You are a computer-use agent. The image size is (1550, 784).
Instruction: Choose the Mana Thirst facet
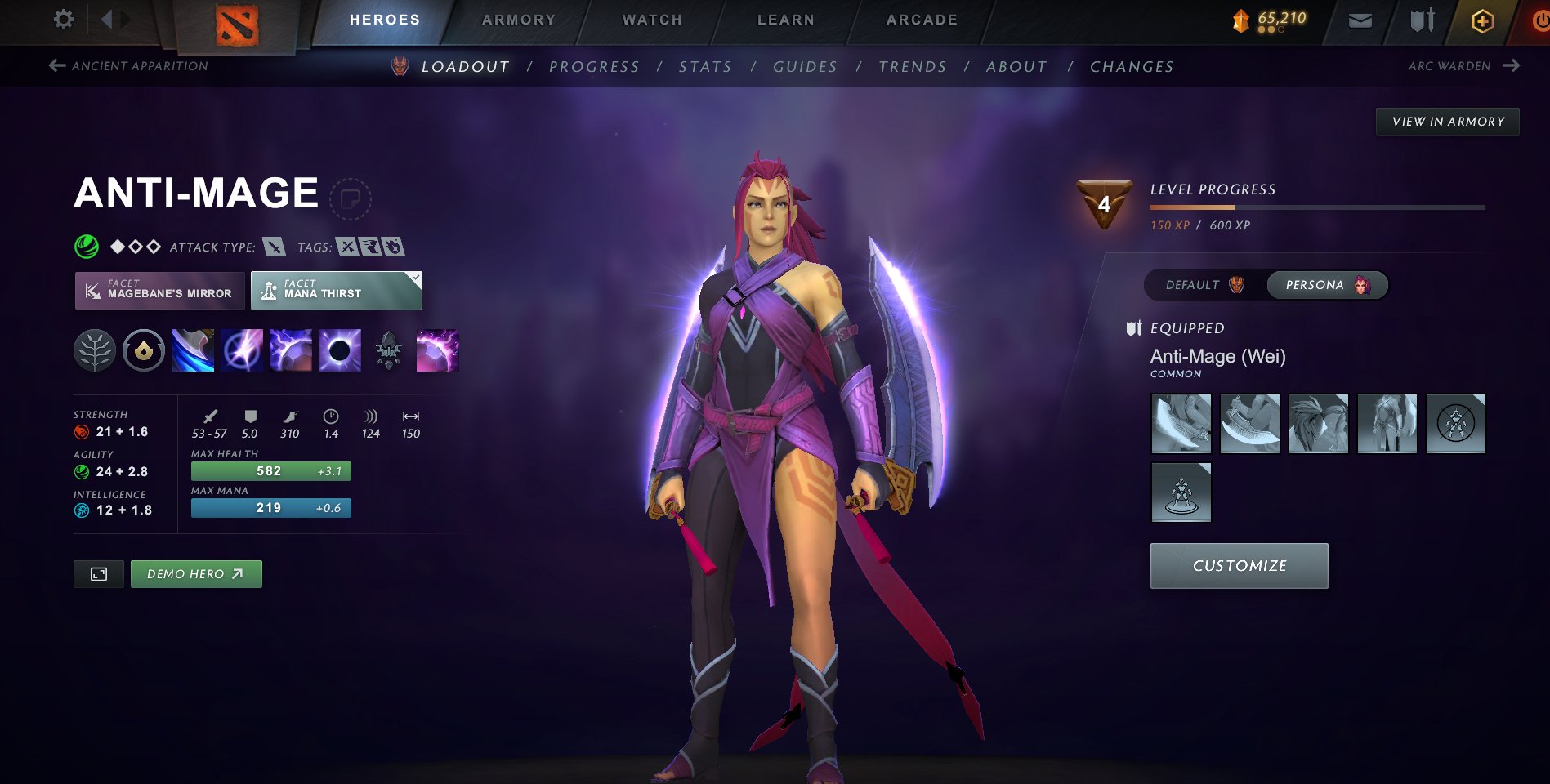pyautogui.click(x=336, y=291)
